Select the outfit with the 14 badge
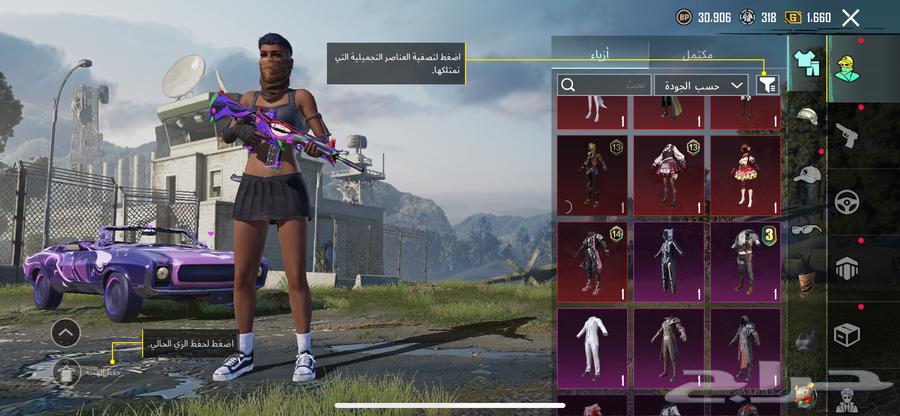 coord(592,262)
